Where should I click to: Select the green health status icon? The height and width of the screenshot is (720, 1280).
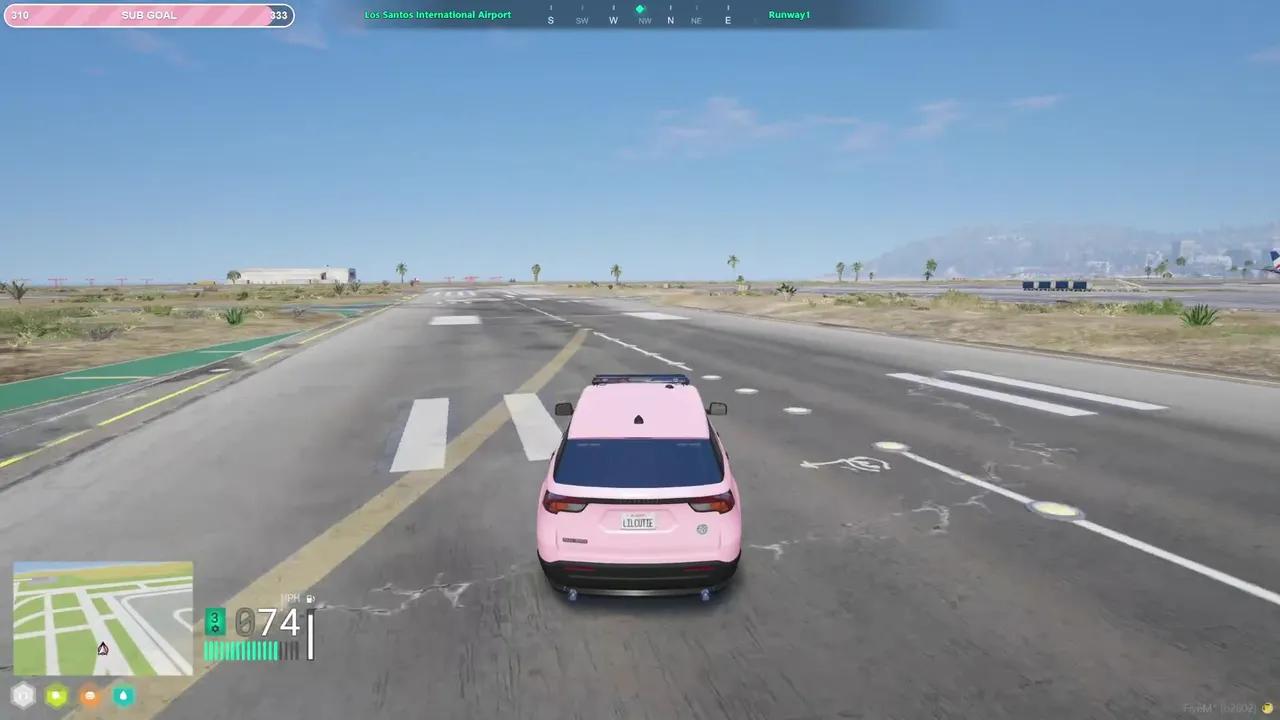tap(56, 696)
